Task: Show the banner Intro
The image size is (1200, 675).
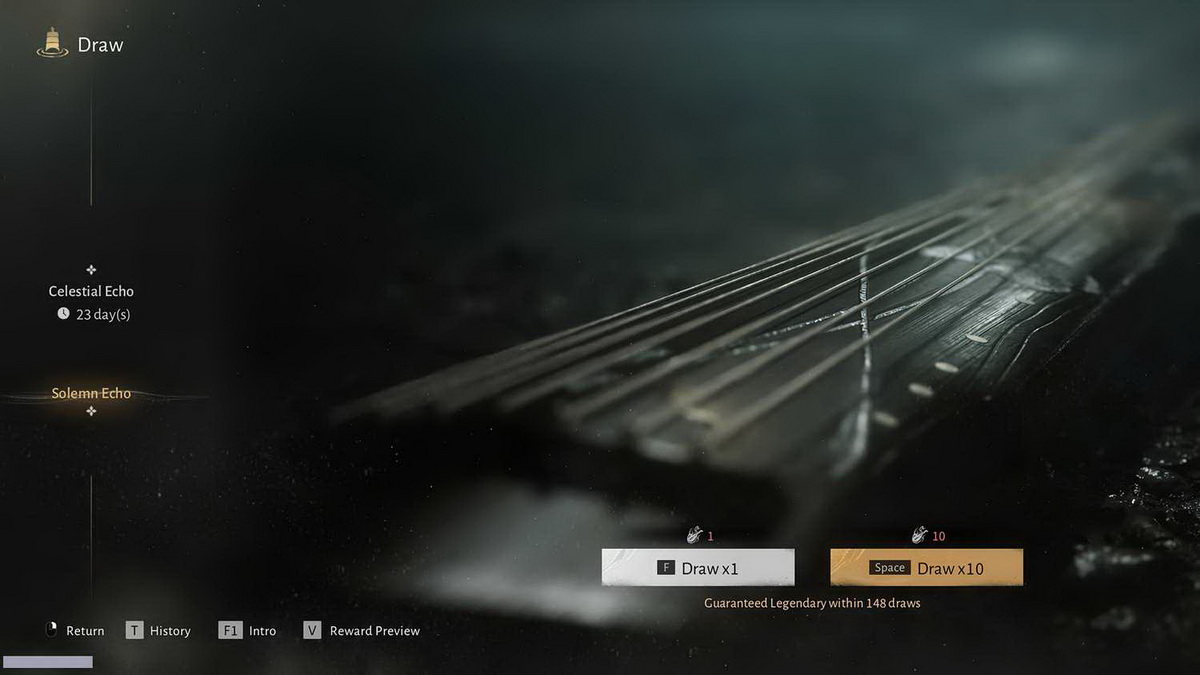Action: [248, 631]
